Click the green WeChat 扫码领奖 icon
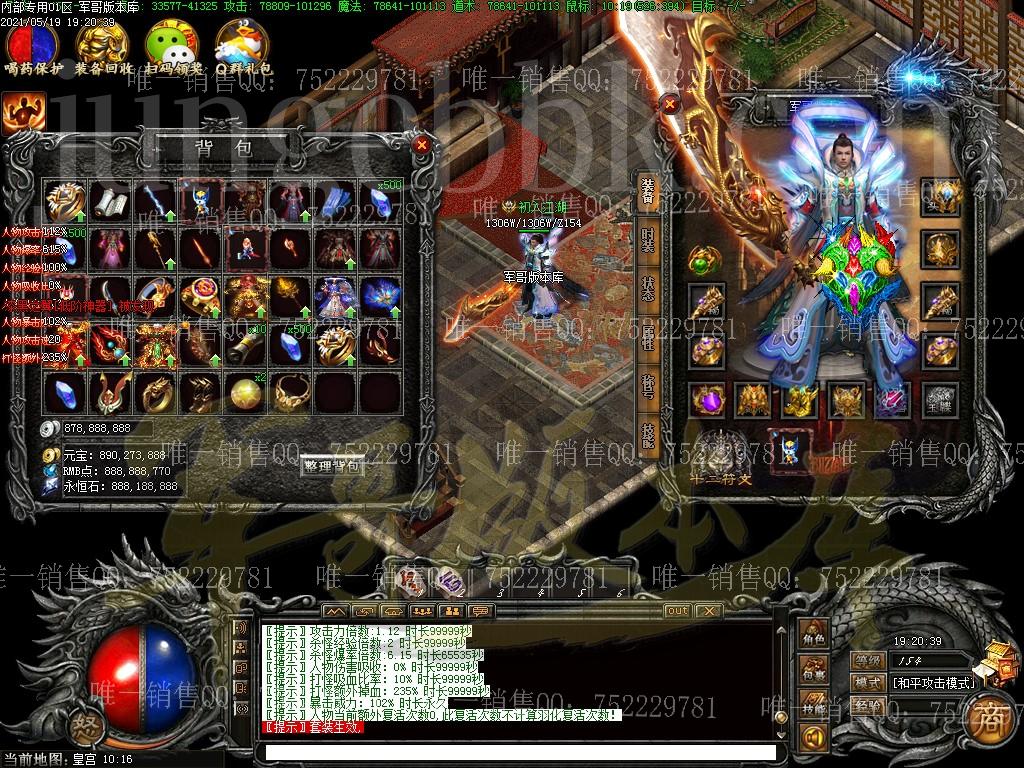This screenshot has height=768, width=1024. pos(172,45)
